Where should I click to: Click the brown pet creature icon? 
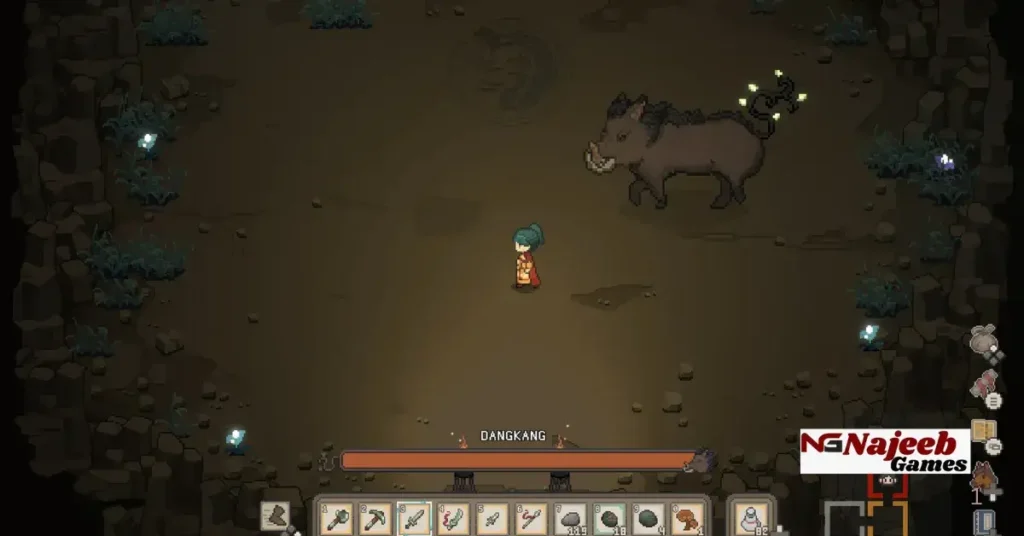click(984, 475)
